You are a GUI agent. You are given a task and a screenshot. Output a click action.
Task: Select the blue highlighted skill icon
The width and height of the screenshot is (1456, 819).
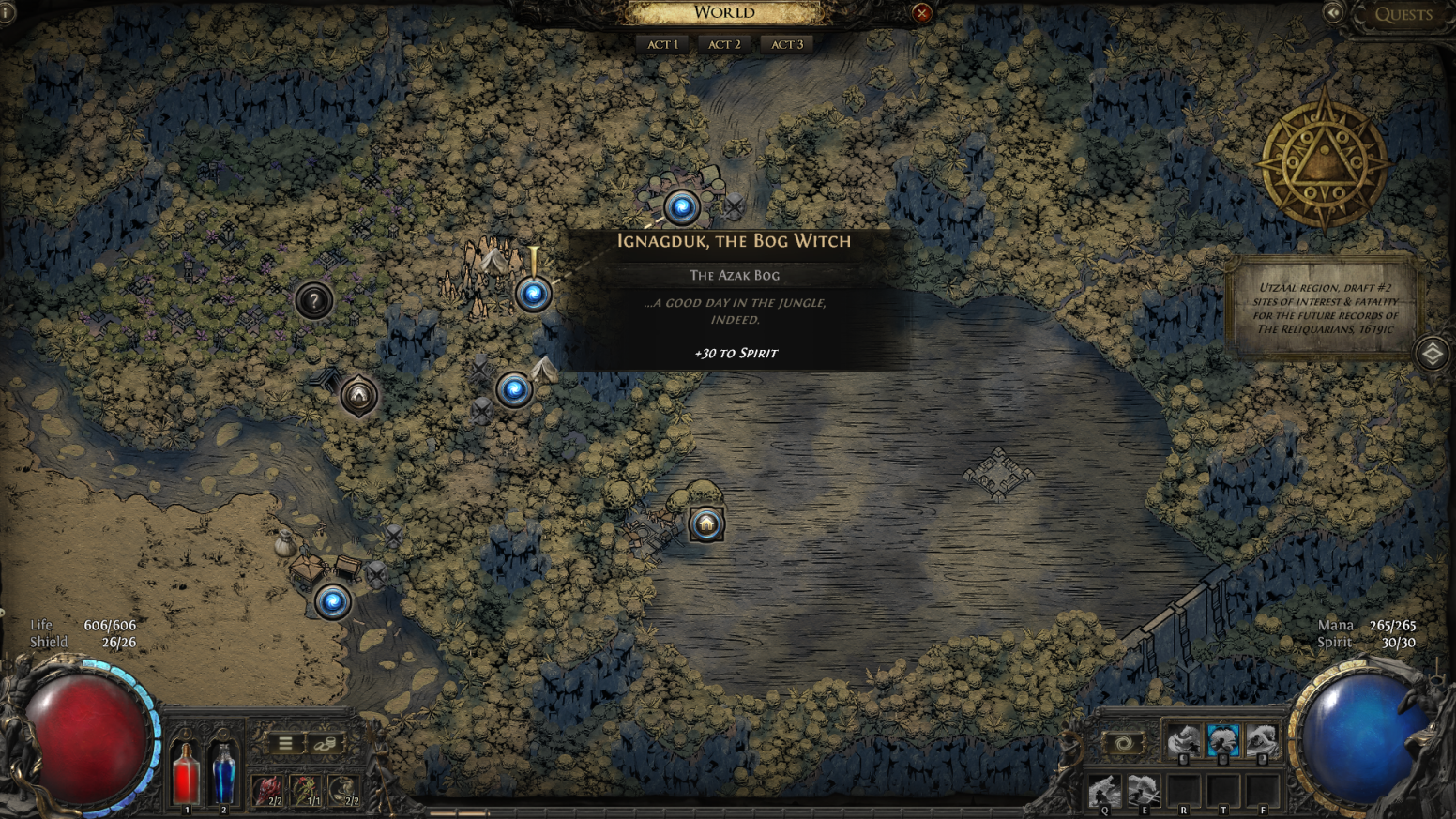[1222, 740]
